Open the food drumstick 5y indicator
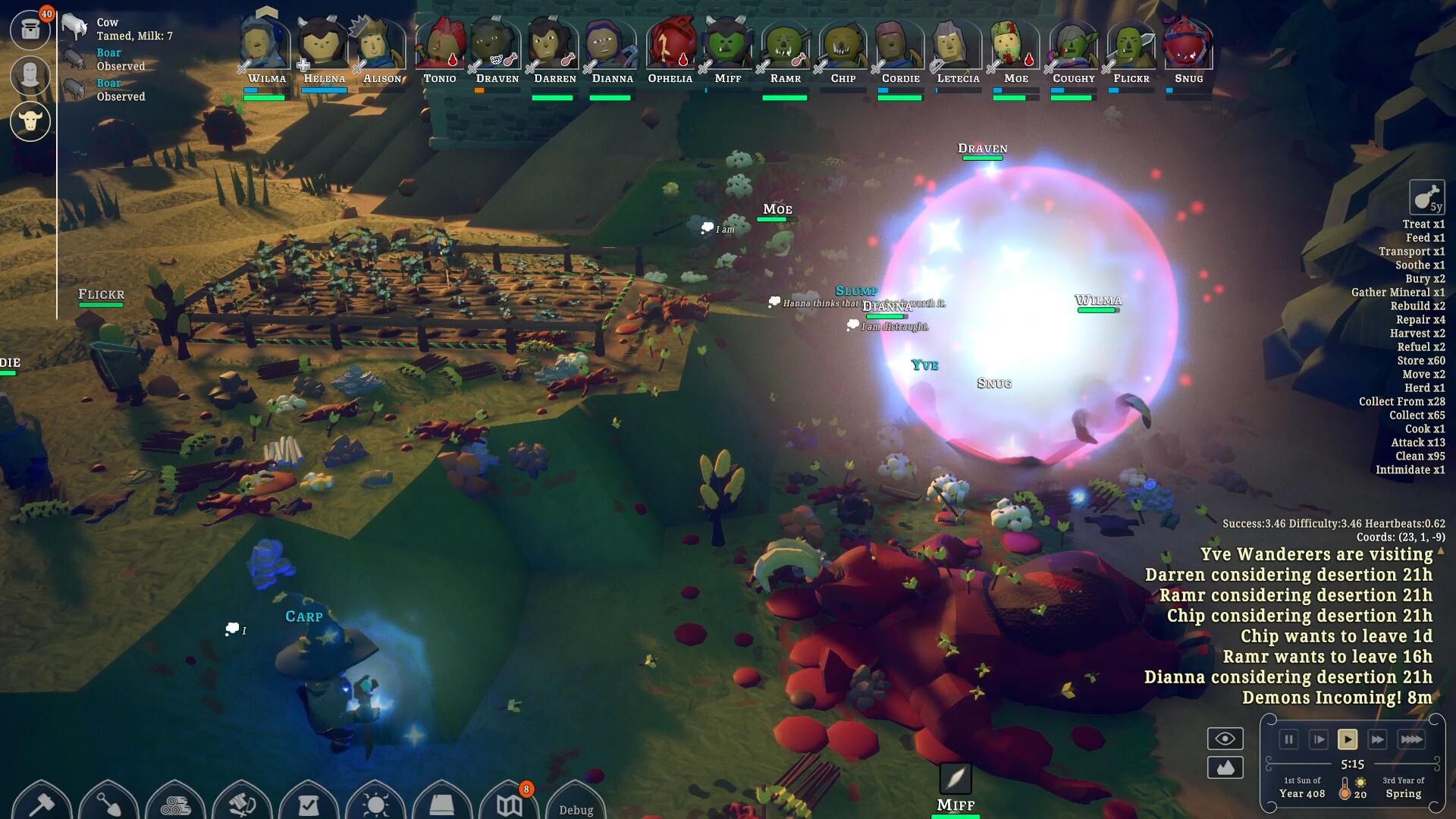 (1426, 197)
